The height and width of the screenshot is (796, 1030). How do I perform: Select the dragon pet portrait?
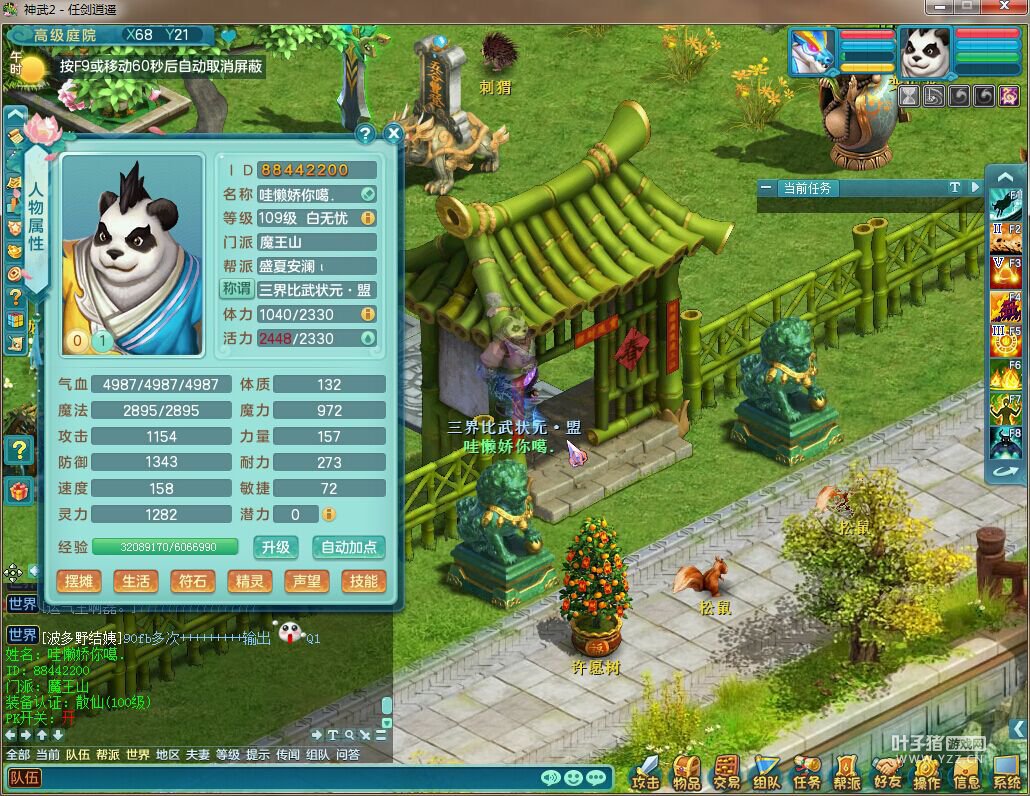pyautogui.click(x=811, y=52)
